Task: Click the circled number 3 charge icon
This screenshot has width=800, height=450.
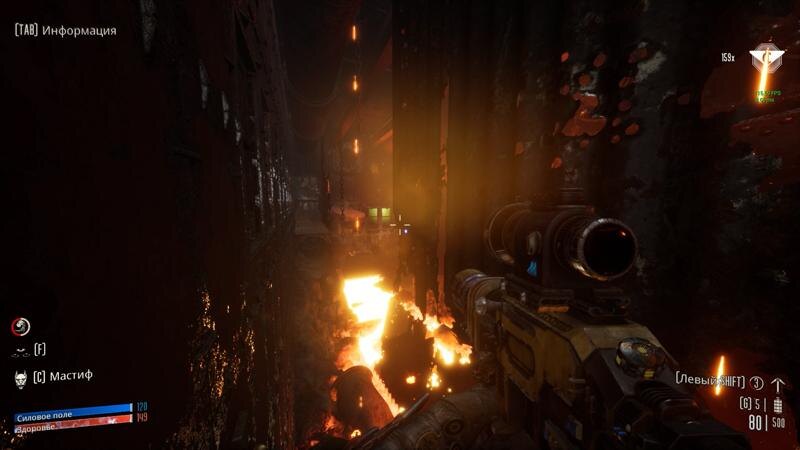Action: coord(757,384)
